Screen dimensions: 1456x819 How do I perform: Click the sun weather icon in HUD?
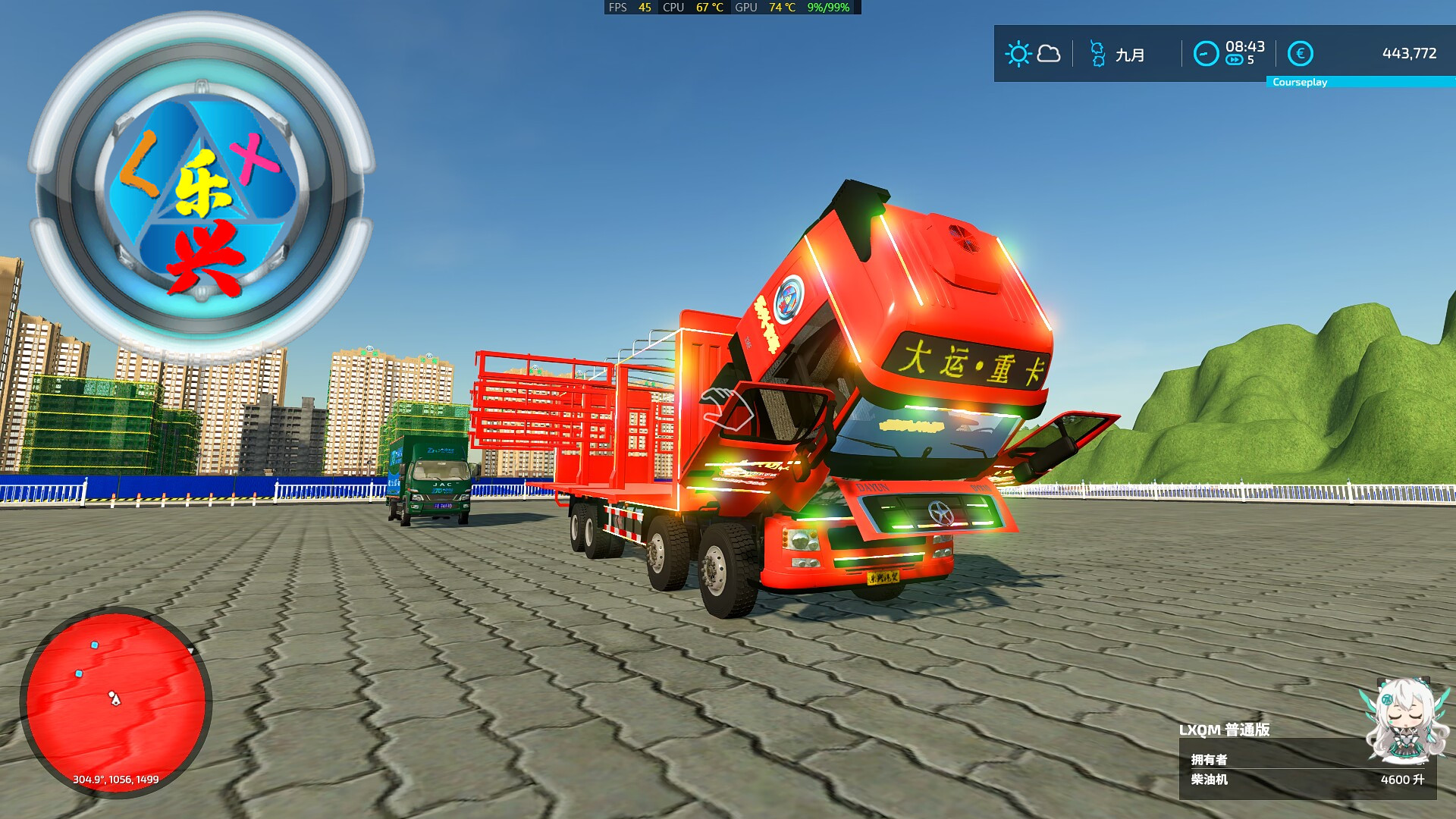point(1018,53)
